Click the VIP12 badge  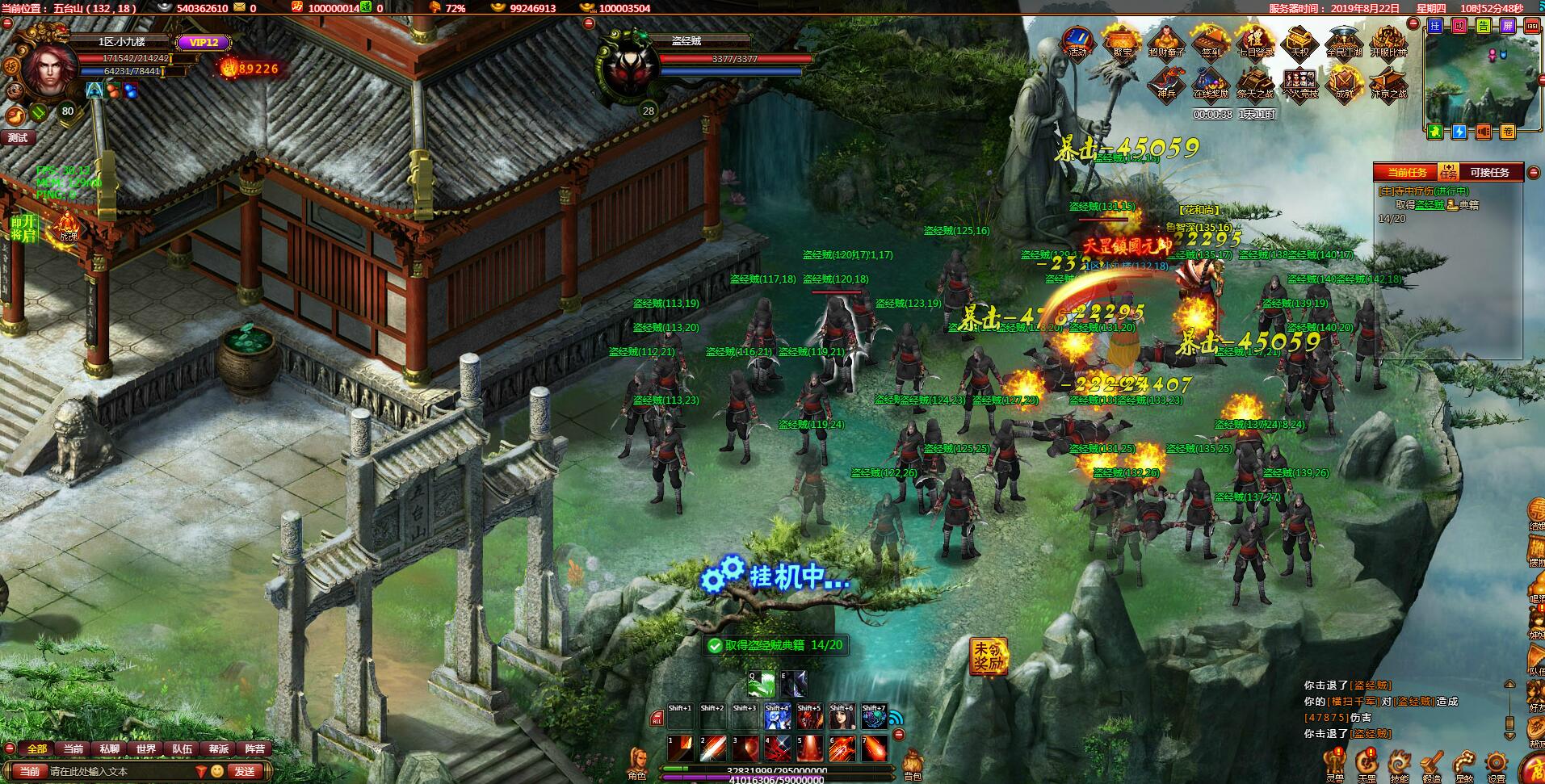point(204,42)
